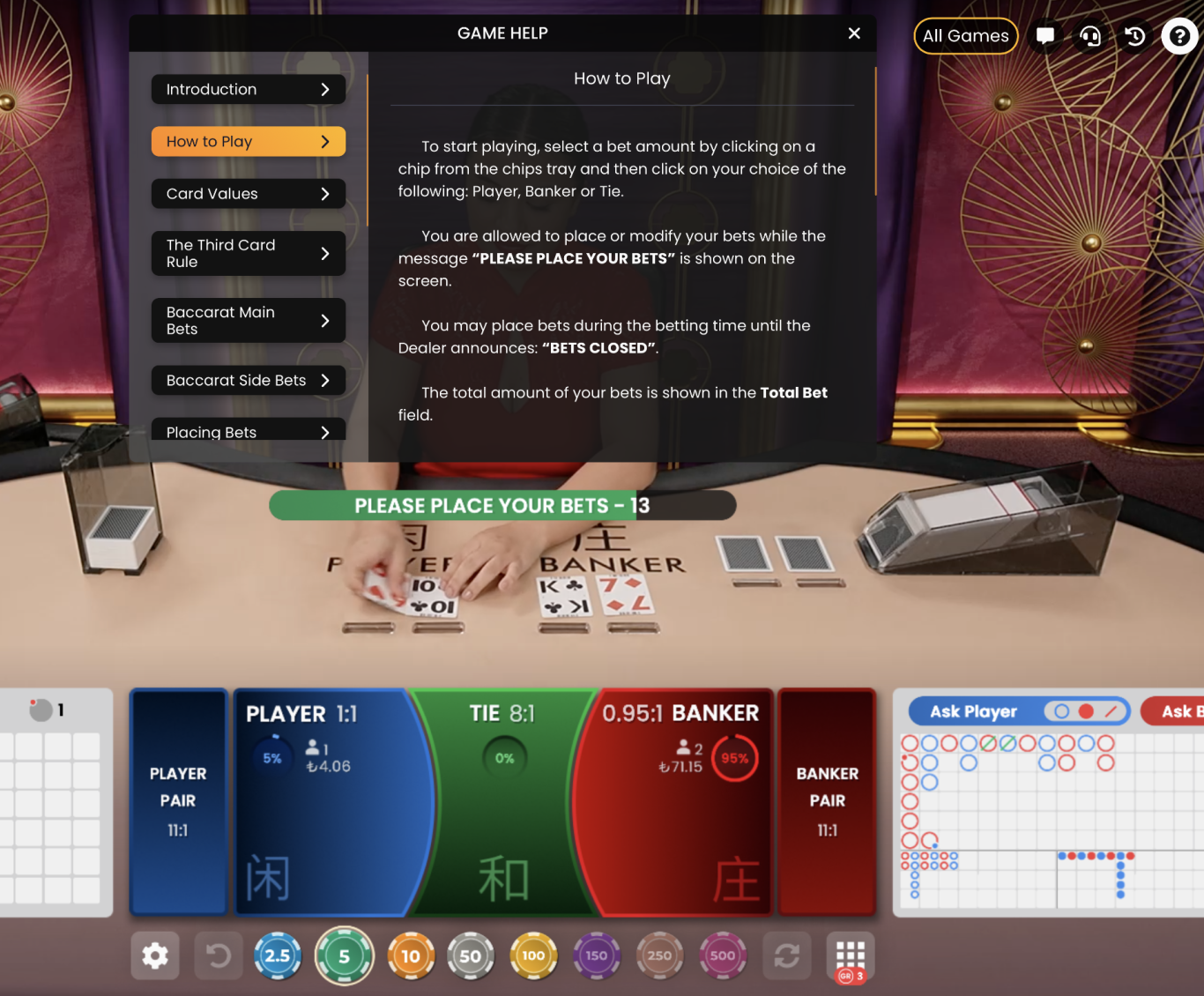This screenshot has height=996, width=1204.
Task: Click the rebet circular arrows icon
Action: pos(786,955)
